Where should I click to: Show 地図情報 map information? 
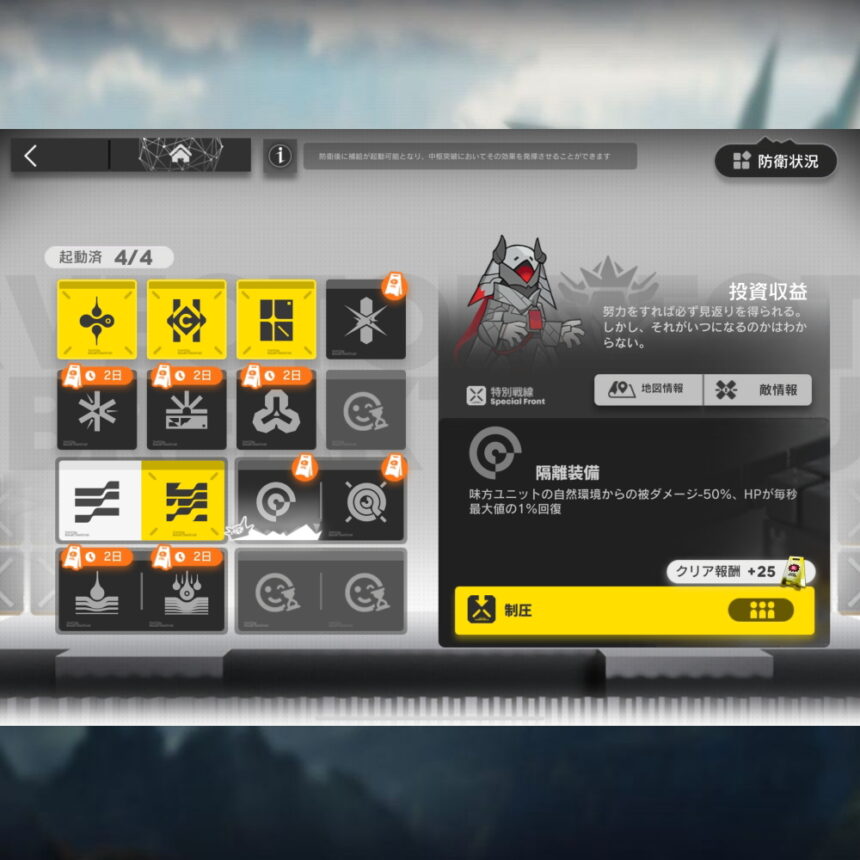tap(648, 390)
